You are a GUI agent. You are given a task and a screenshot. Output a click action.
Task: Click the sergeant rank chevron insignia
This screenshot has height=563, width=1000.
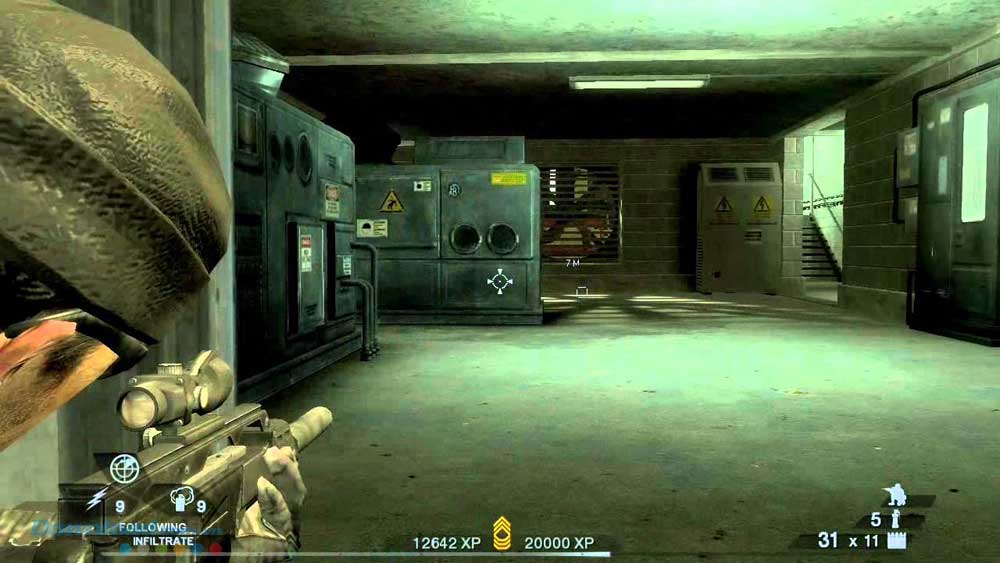coord(502,533)
